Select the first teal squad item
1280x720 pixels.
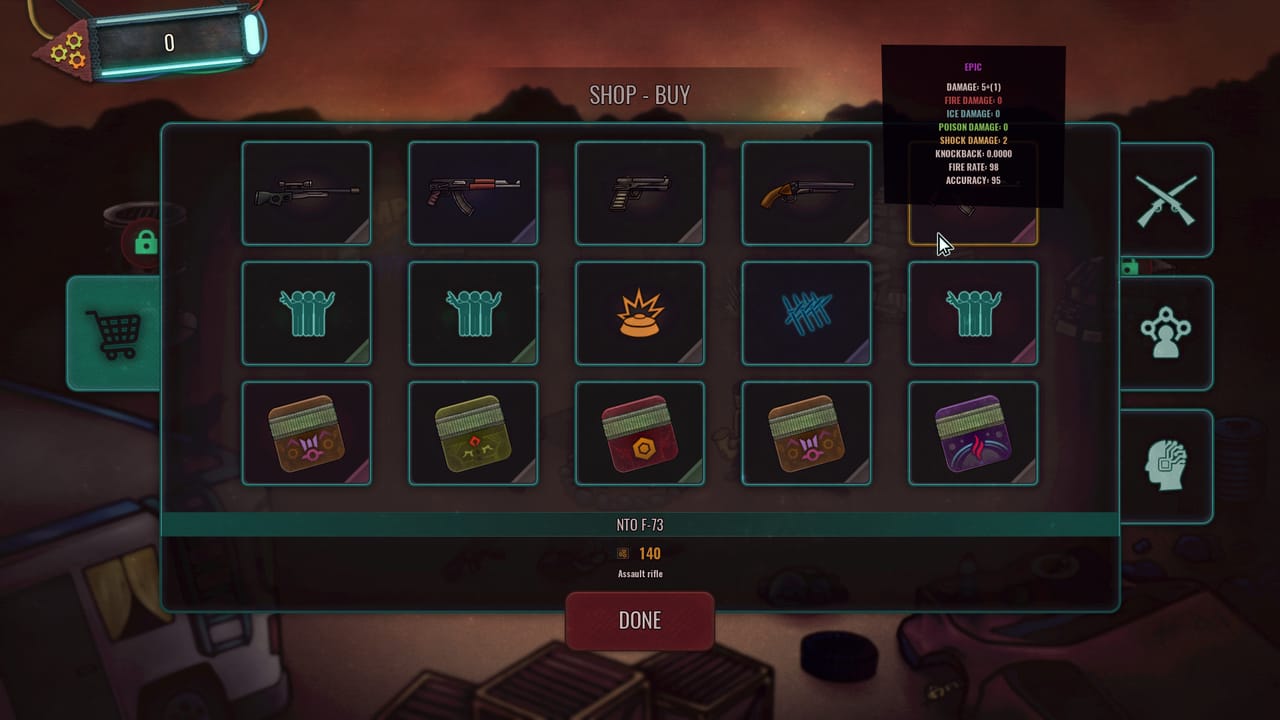306,313
